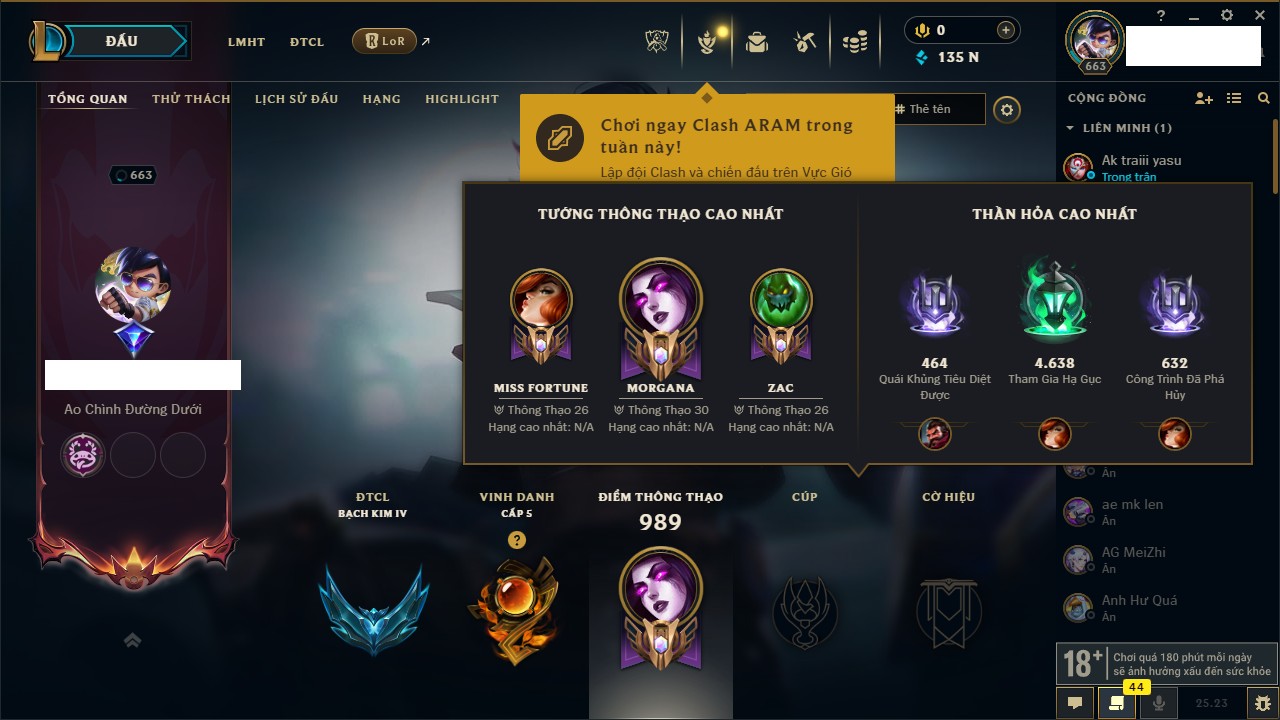Screen dimensions: 1280x720
Task: Click the ĐẤU play button
Action: (121, 41)
